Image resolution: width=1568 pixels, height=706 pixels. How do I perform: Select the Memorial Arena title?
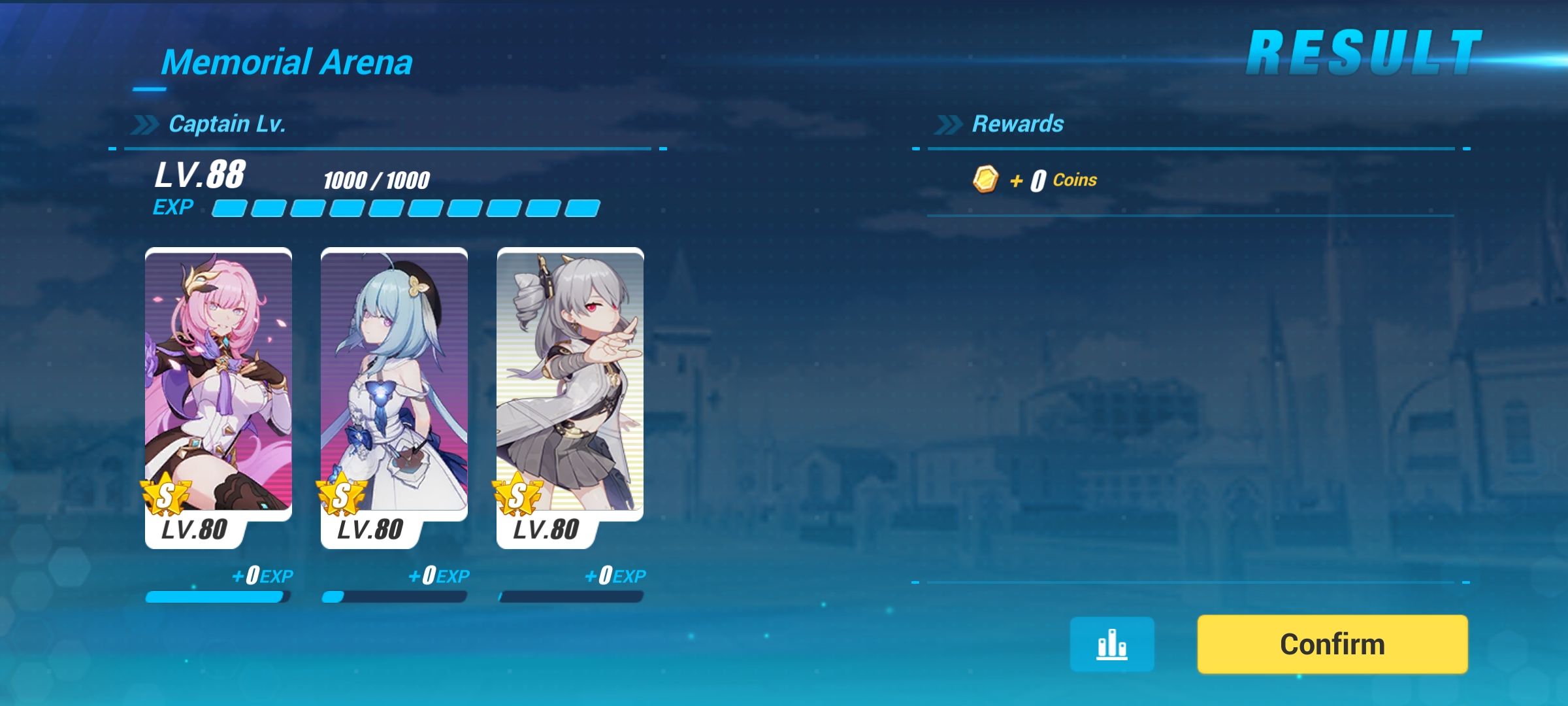(288, 62)
